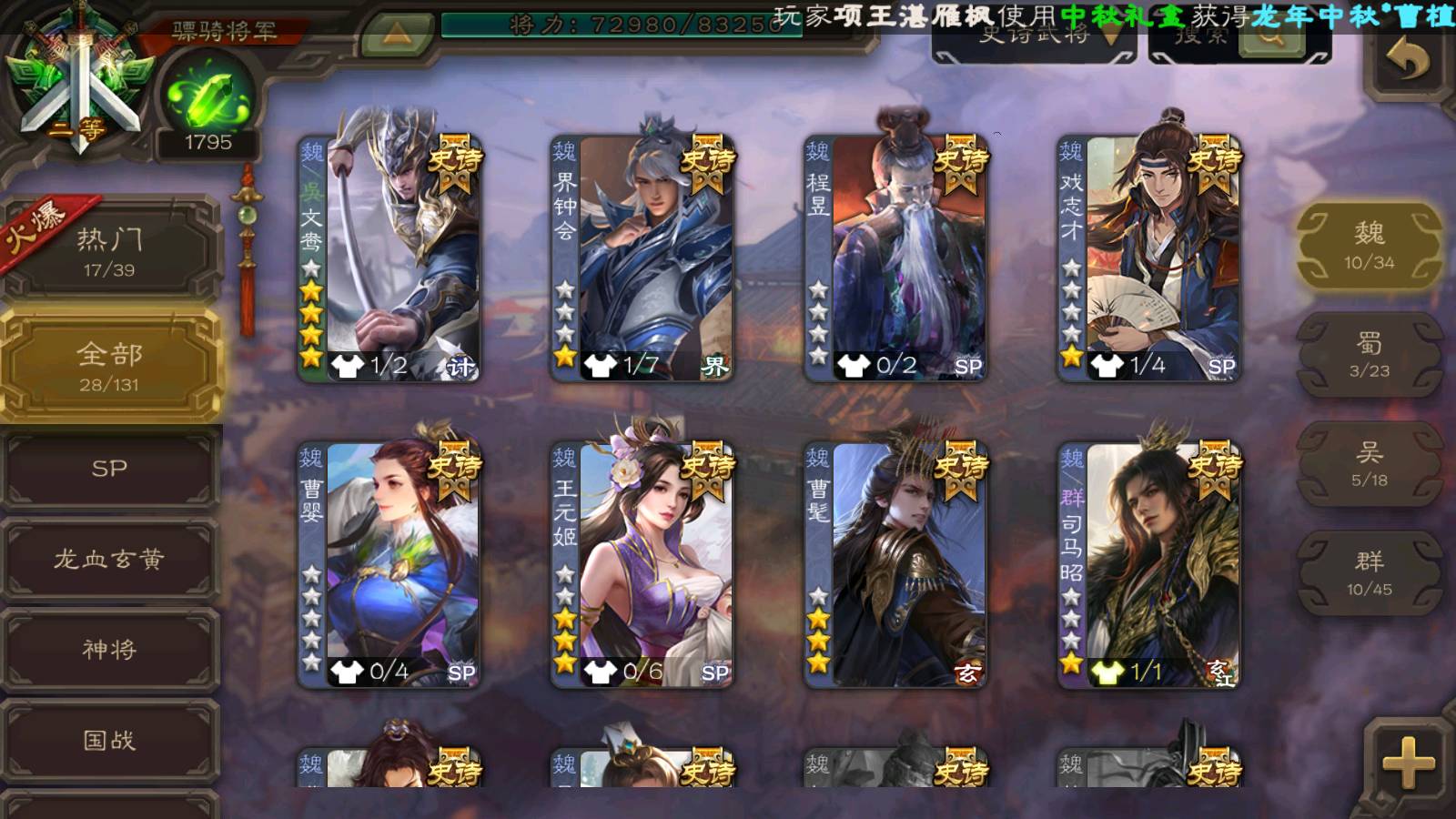The height and width of the screenshot is (819, 1456).
Task: Filter generals by 蜀 faction
Action: coord(1369,355)
